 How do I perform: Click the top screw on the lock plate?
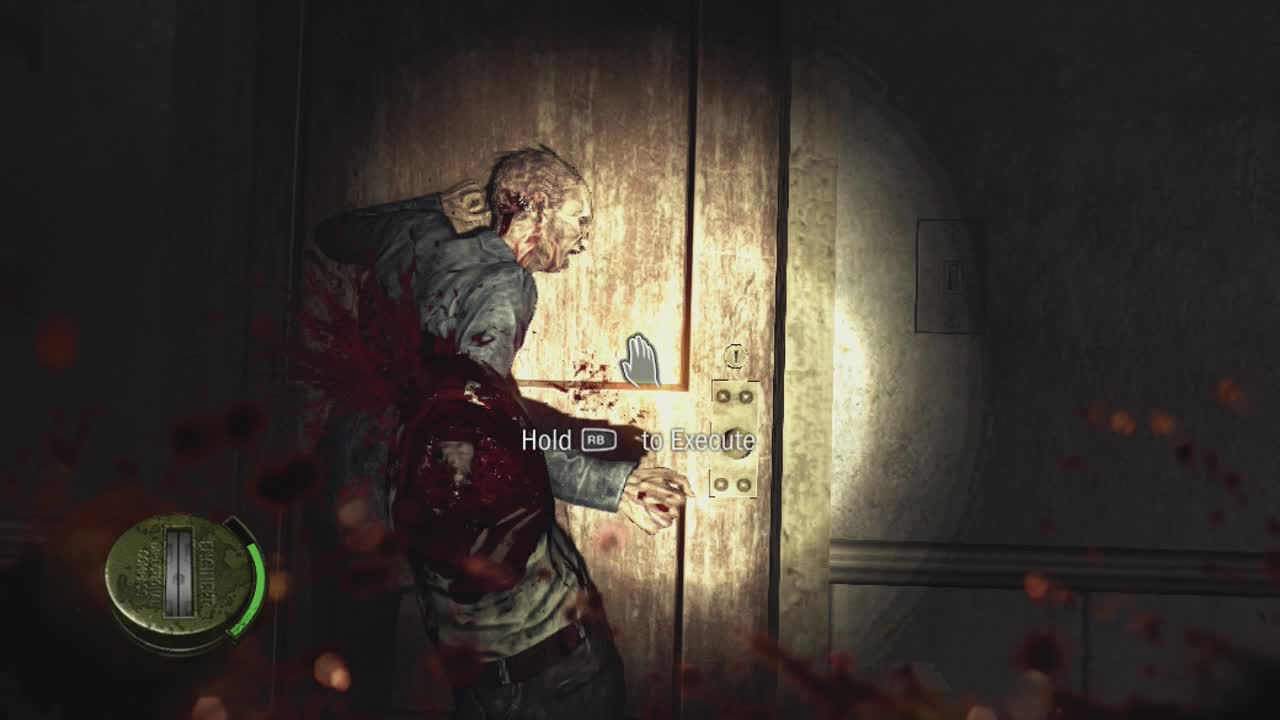(722, 397)
